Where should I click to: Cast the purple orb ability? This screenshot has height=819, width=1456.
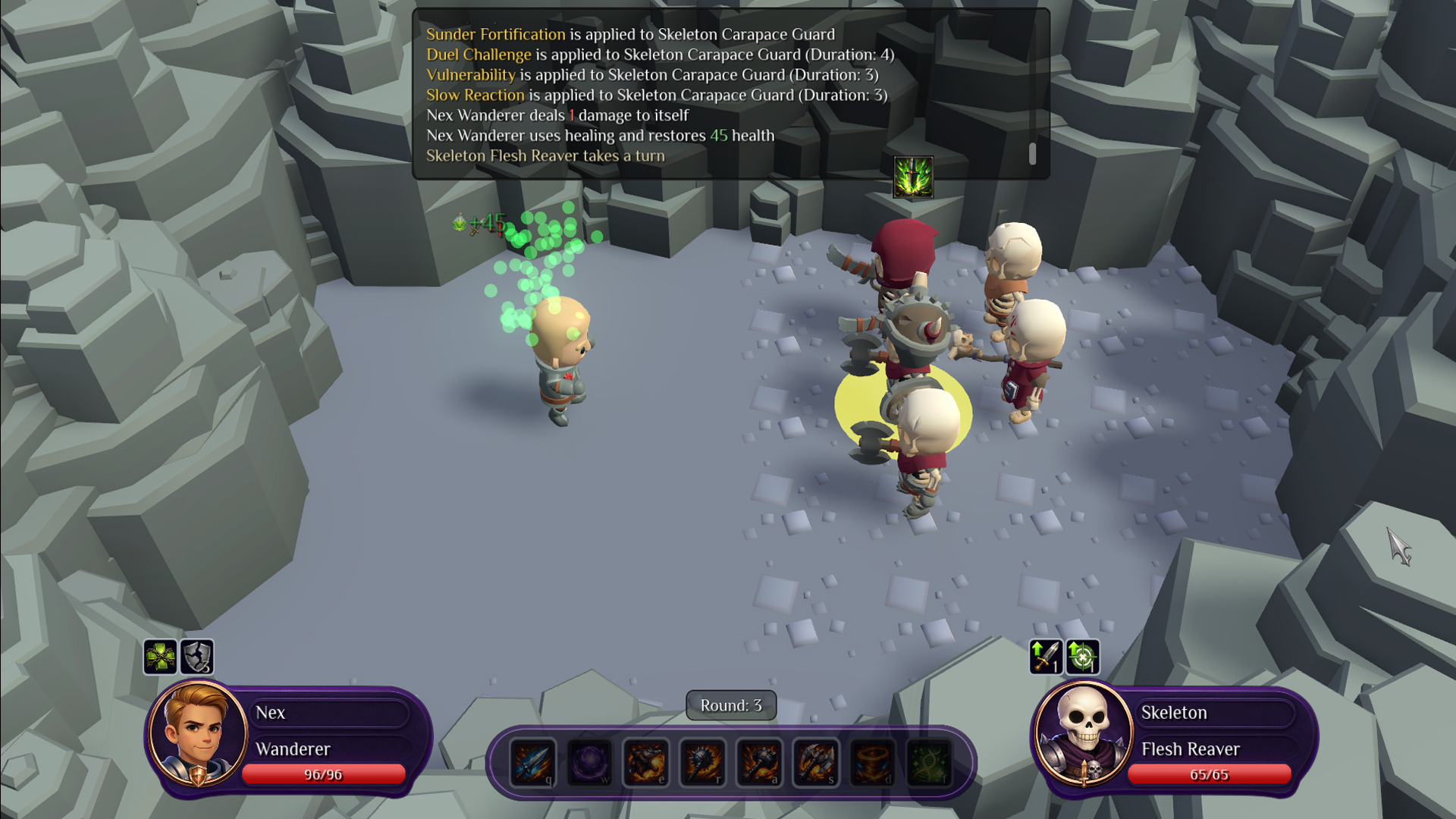click(589, 762)
